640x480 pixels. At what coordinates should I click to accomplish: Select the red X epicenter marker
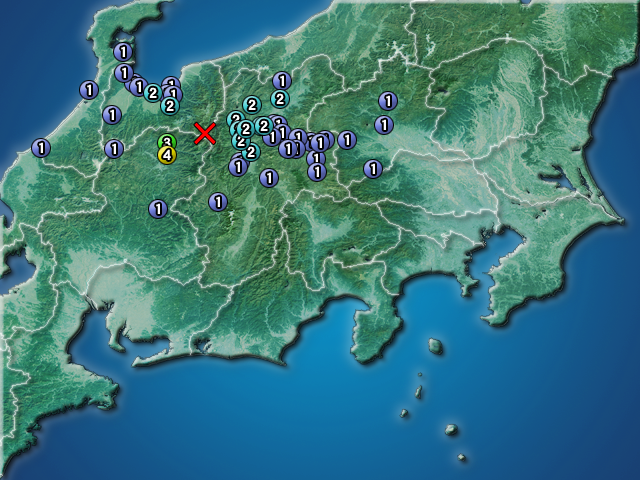click(205, 133)
